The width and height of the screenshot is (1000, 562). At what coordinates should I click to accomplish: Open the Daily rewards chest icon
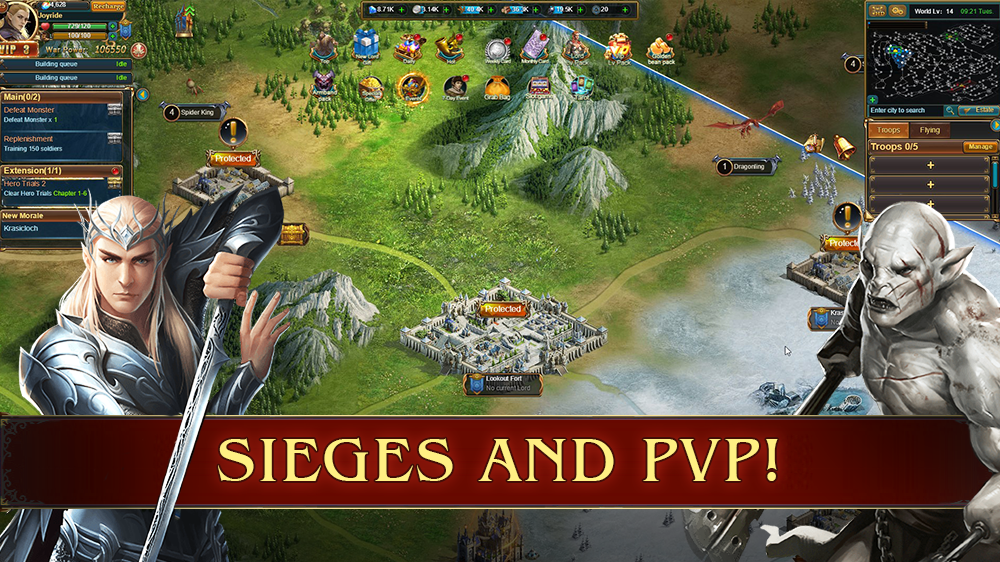[x=406, y=47]
